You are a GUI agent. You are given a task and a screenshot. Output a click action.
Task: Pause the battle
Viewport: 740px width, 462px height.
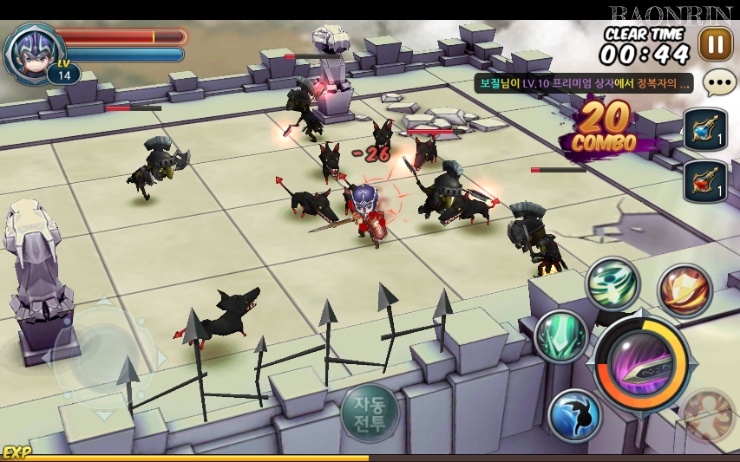tap(715, 44)
